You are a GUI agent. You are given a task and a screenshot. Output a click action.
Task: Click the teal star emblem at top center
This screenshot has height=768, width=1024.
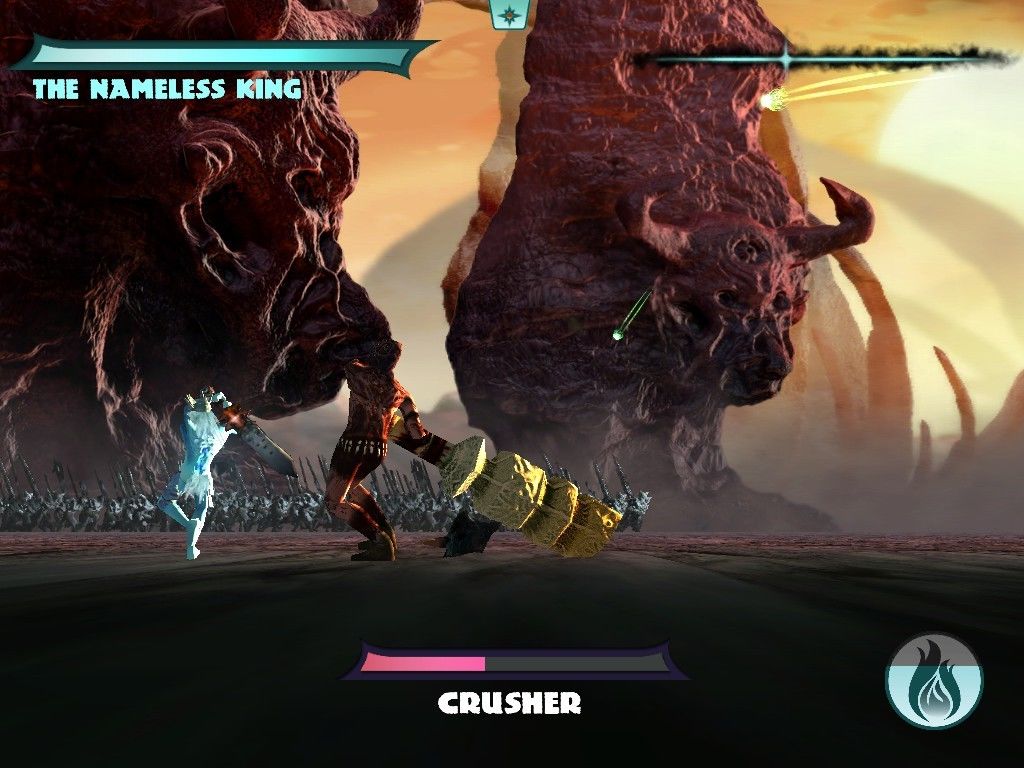point(511,14)
